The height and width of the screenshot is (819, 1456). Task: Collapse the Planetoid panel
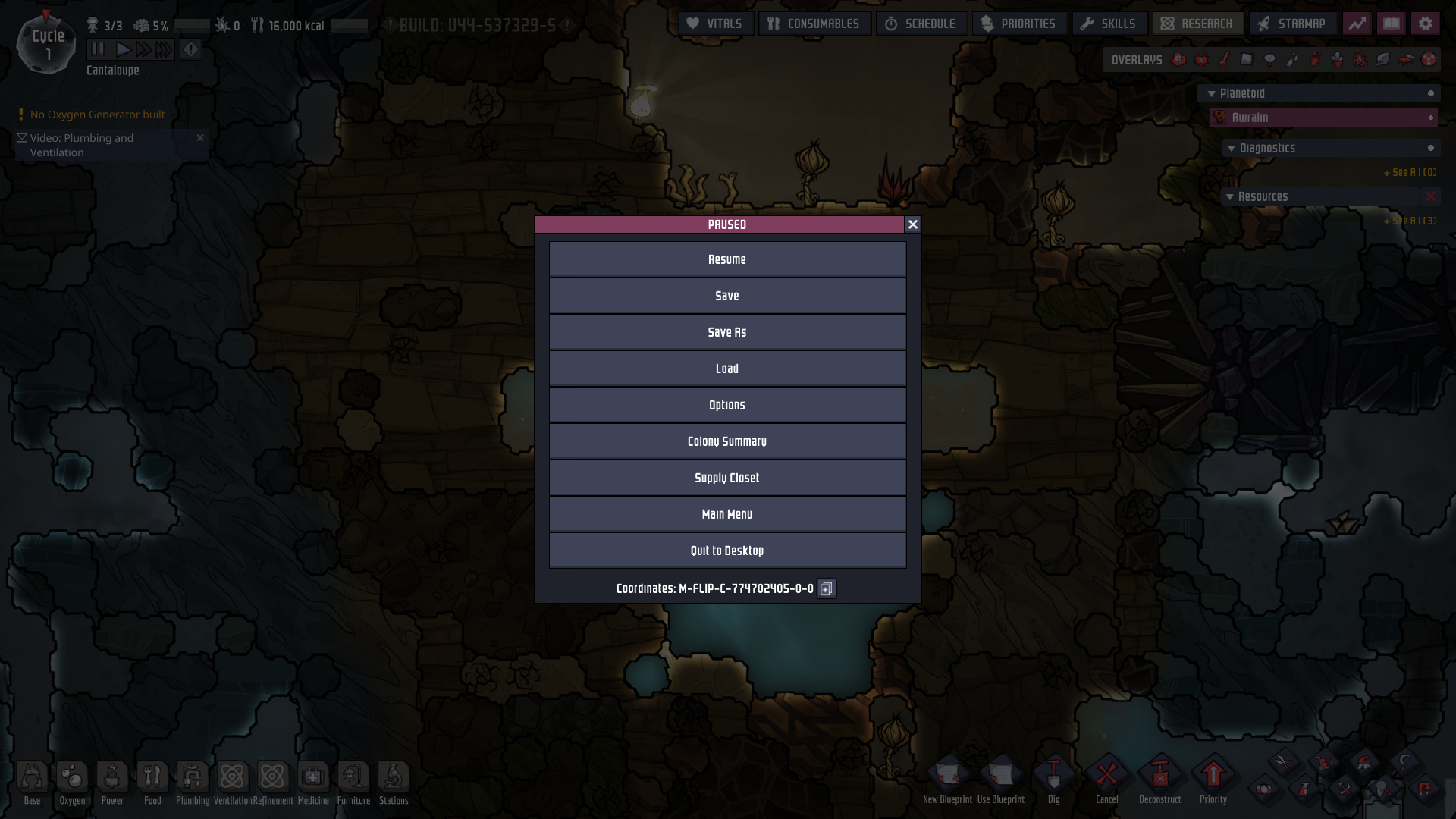(1211, 93)
